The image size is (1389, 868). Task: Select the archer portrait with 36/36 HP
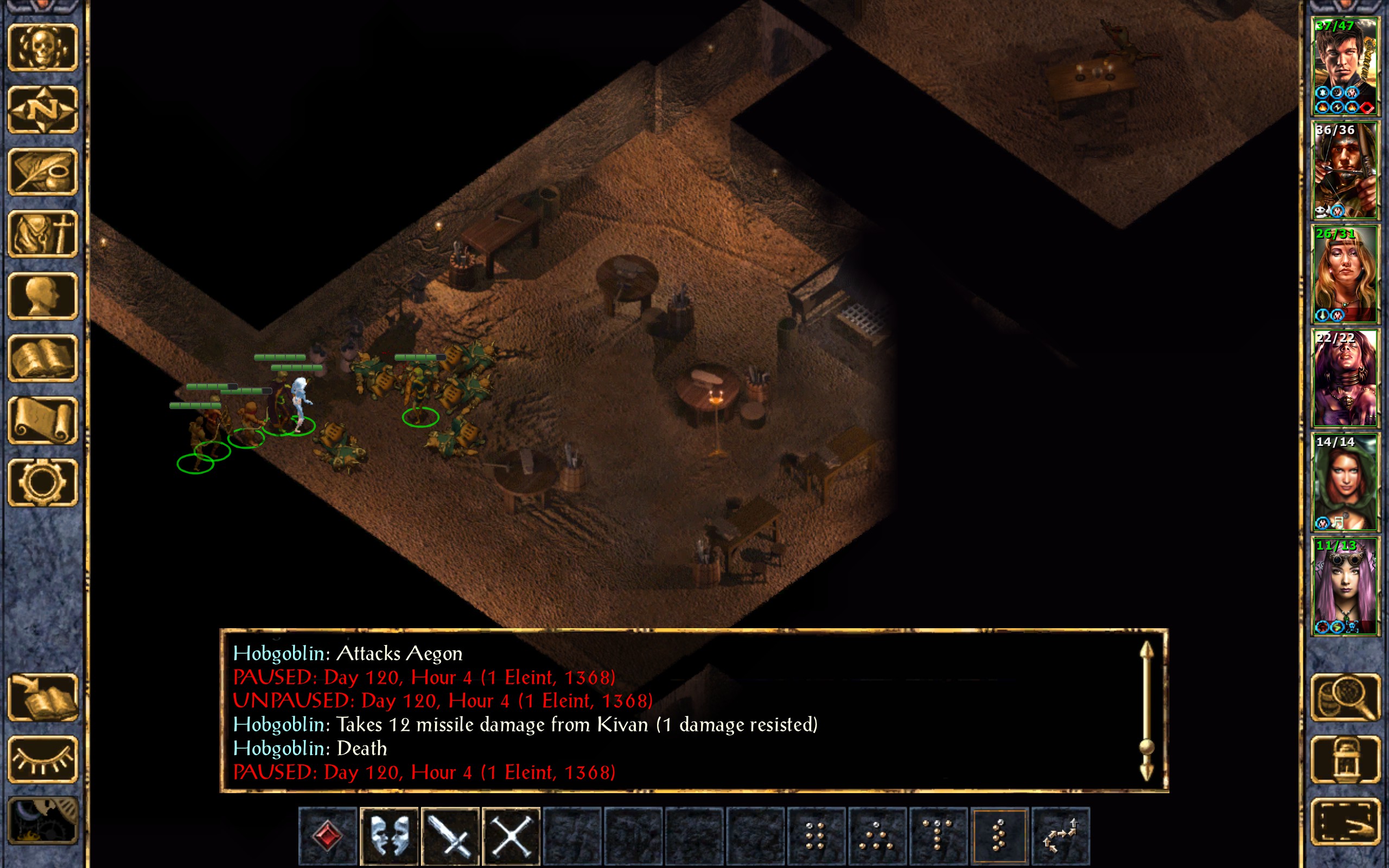[1345, 170]
